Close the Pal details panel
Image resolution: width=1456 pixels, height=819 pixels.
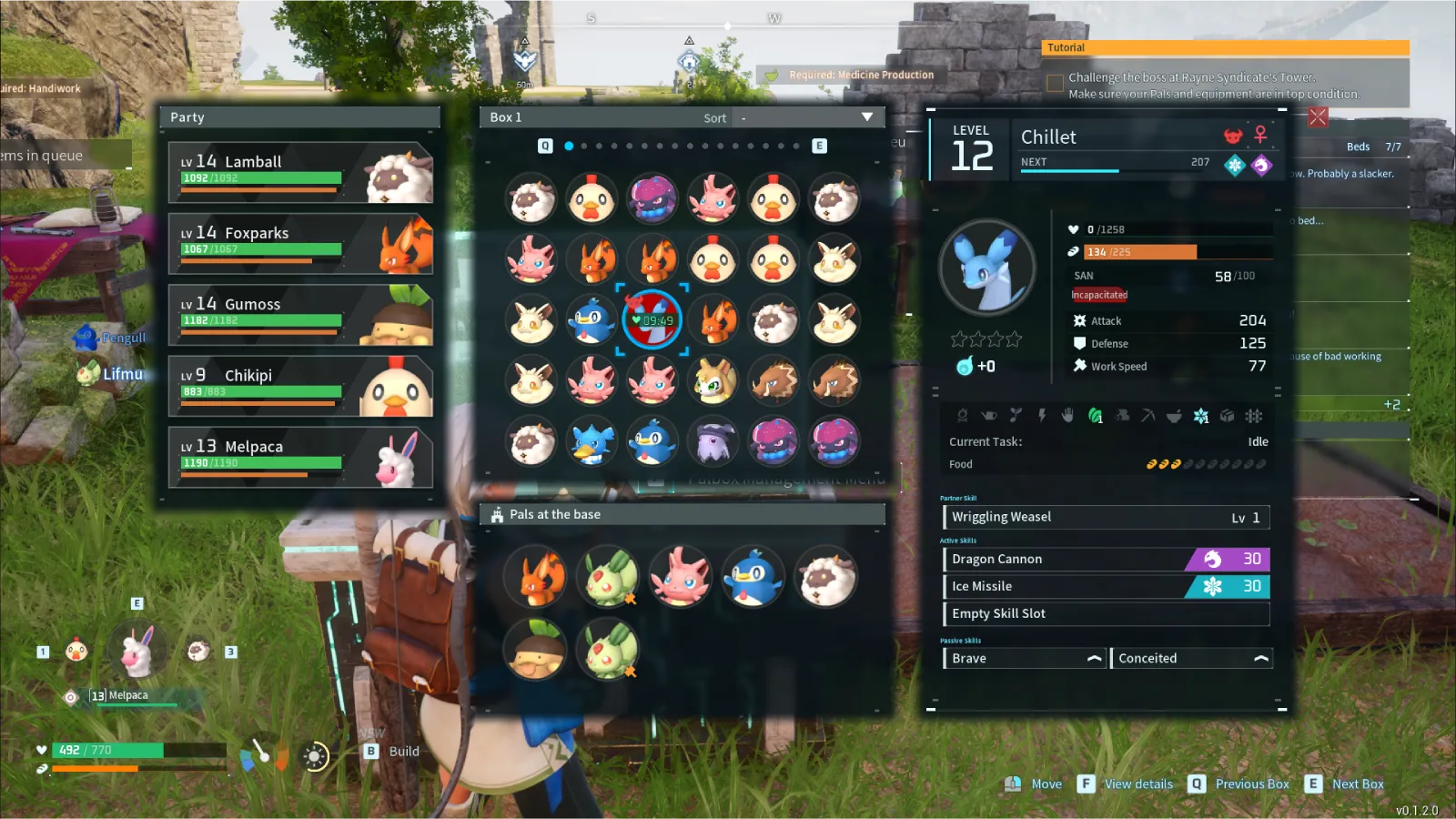click(1318, 116)
